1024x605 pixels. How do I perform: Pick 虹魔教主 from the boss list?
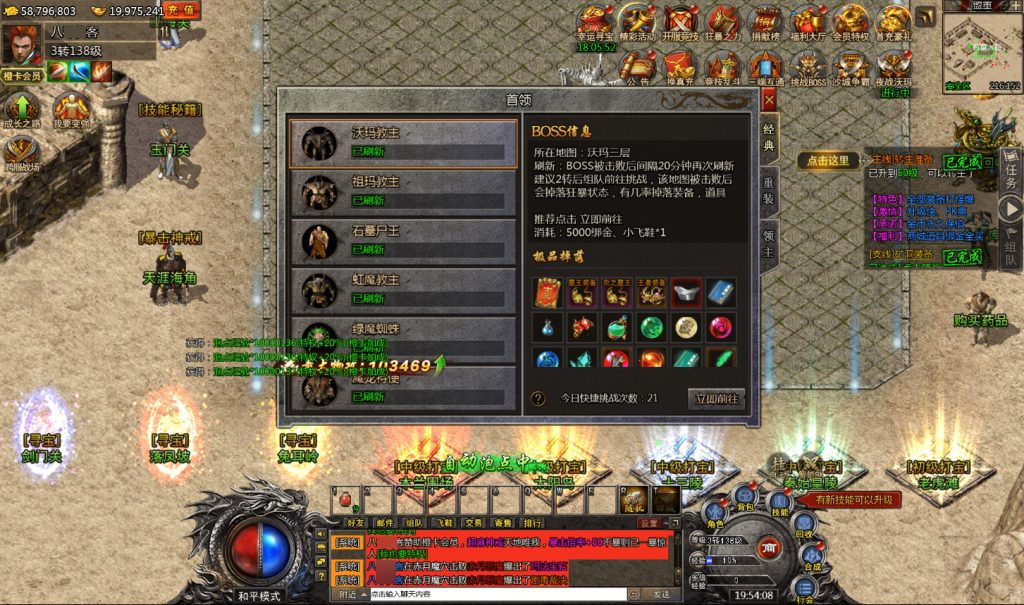(402, 290)
